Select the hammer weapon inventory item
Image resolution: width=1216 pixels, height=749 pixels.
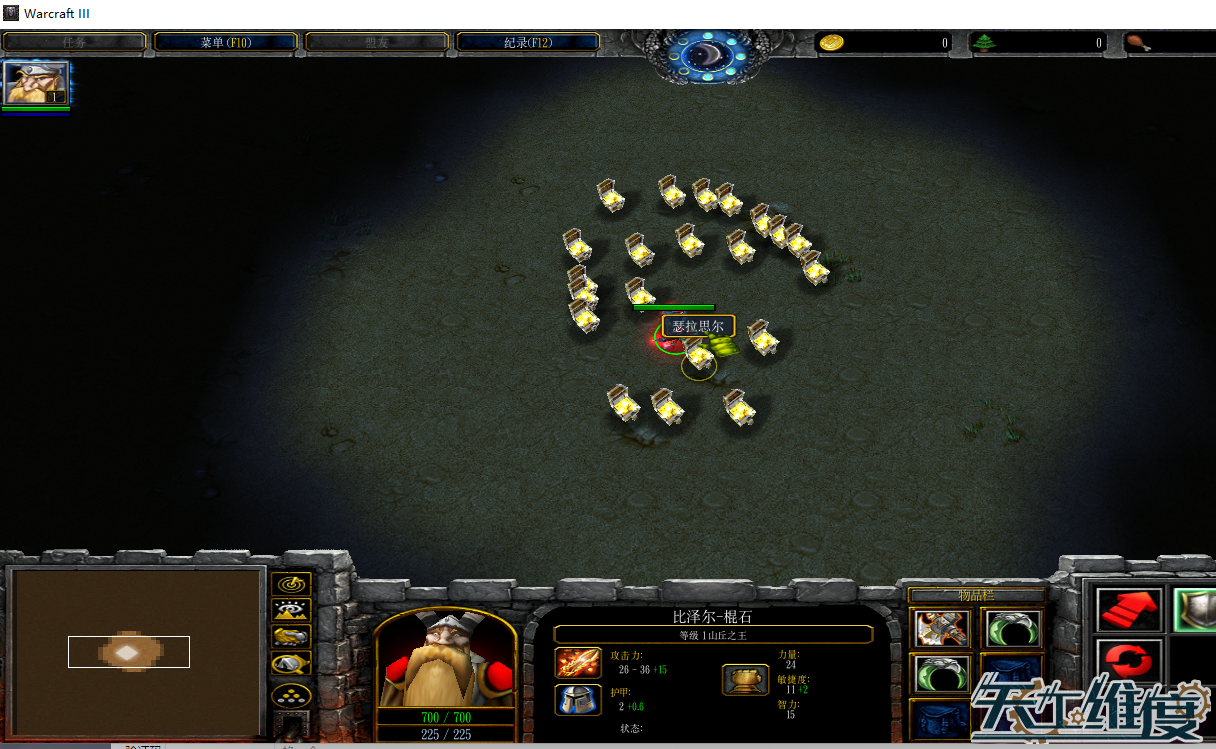pos(940,629)
